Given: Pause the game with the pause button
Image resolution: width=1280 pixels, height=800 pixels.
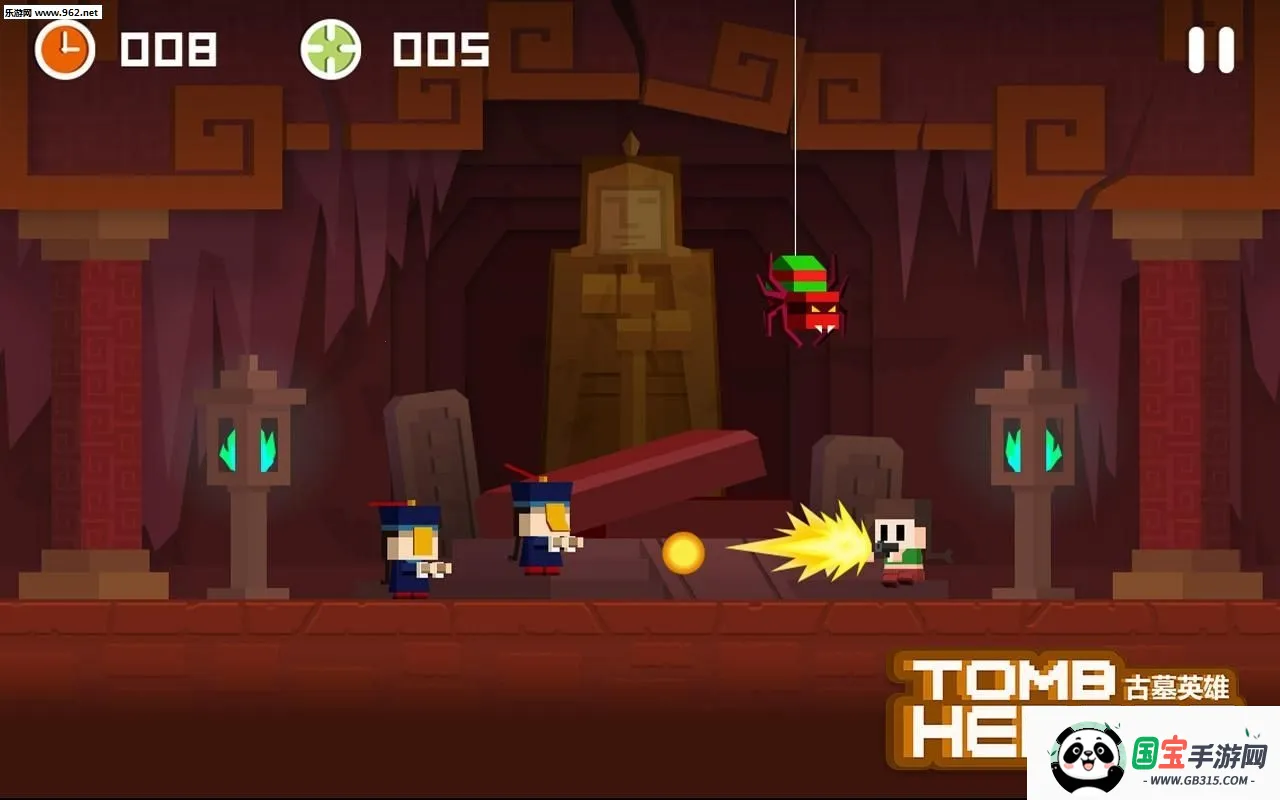Looking at the screenshot, I should (x=1210, y=50).
